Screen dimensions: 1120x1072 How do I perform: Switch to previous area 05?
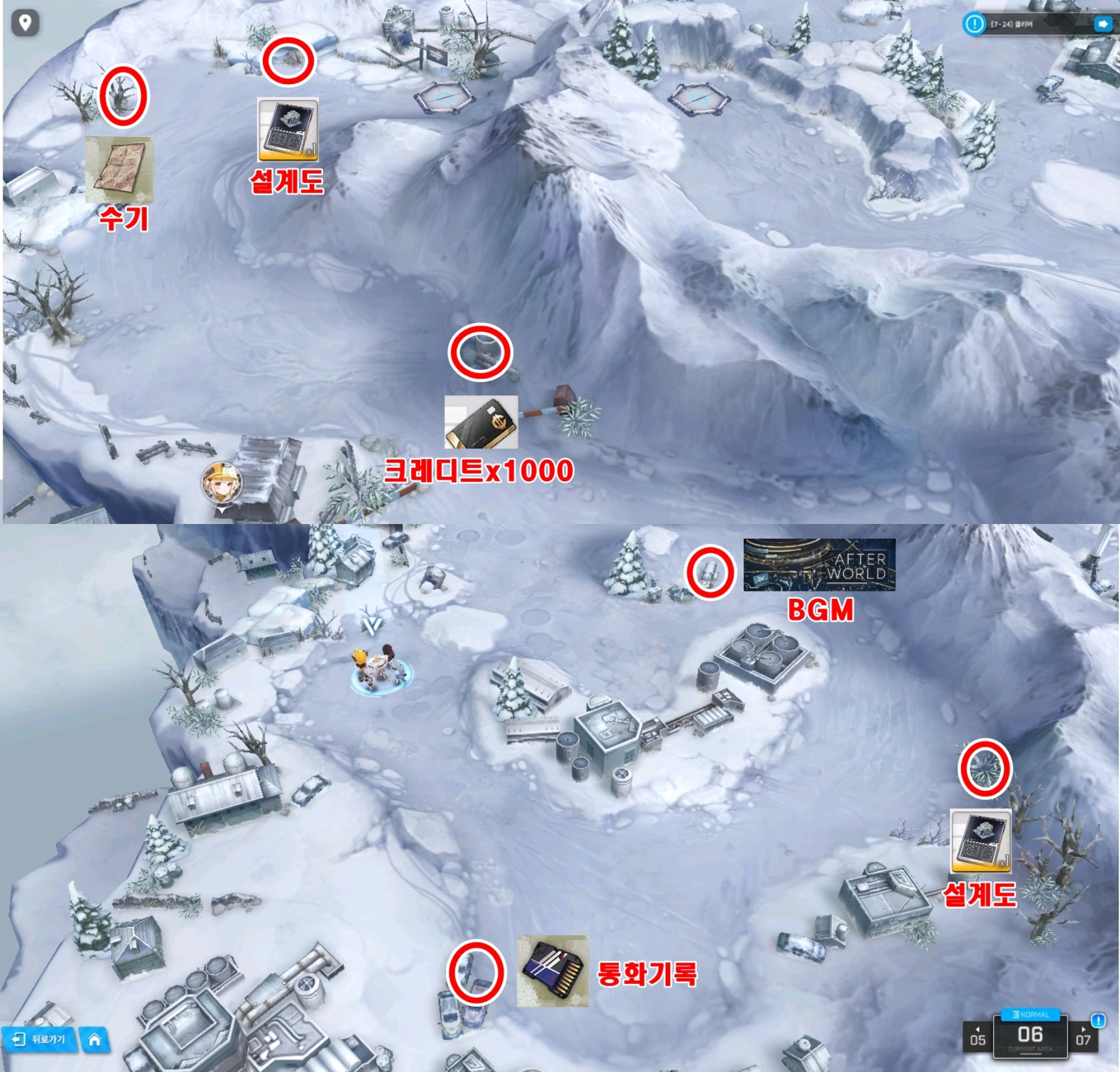point(978,1037)
